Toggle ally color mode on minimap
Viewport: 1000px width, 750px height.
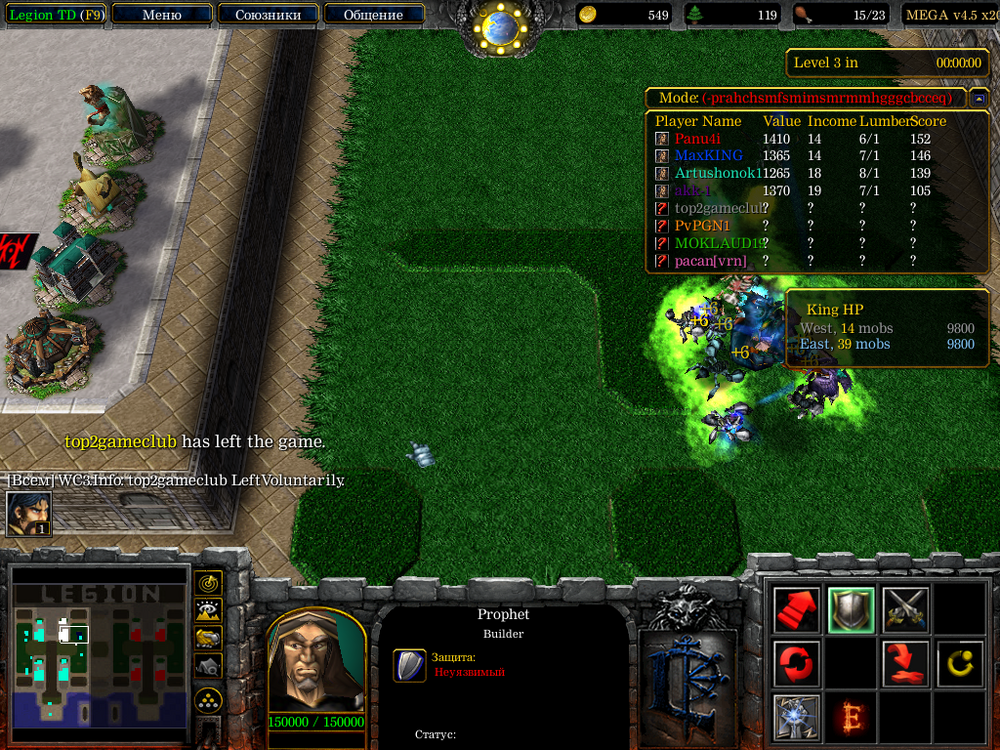point(208,637)
